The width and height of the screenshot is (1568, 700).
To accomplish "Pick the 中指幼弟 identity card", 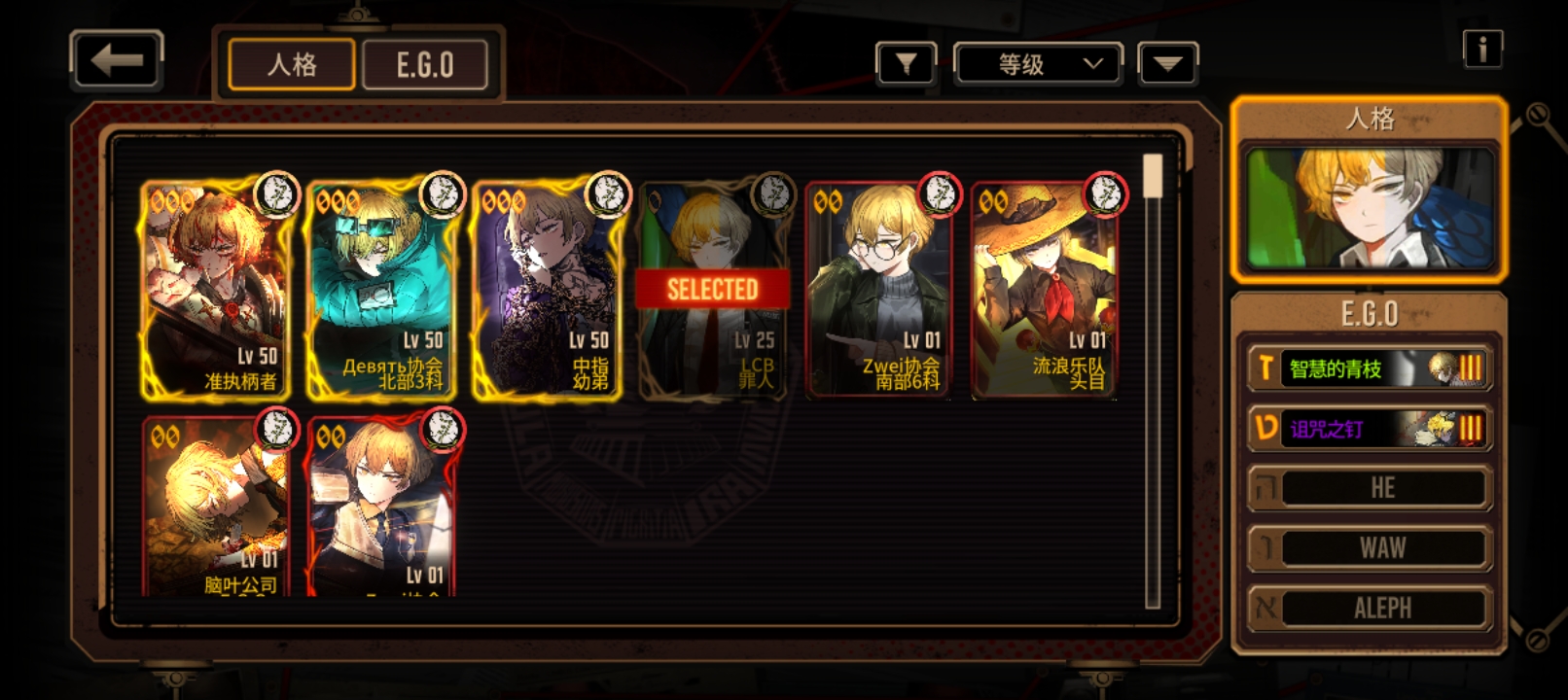I will [547, 290].
